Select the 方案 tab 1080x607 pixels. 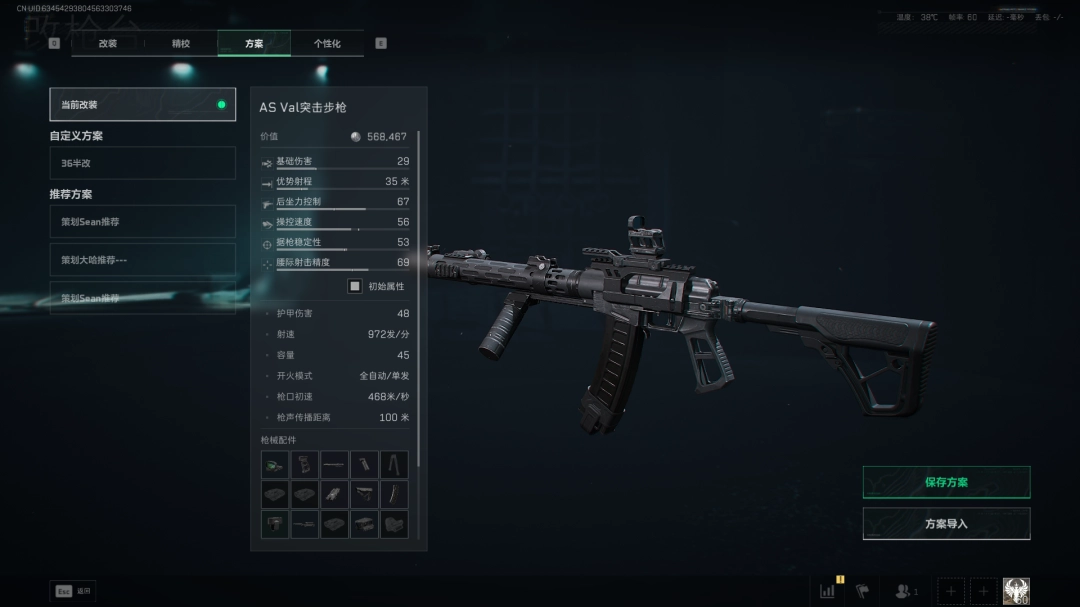click(x=254, y=44)
